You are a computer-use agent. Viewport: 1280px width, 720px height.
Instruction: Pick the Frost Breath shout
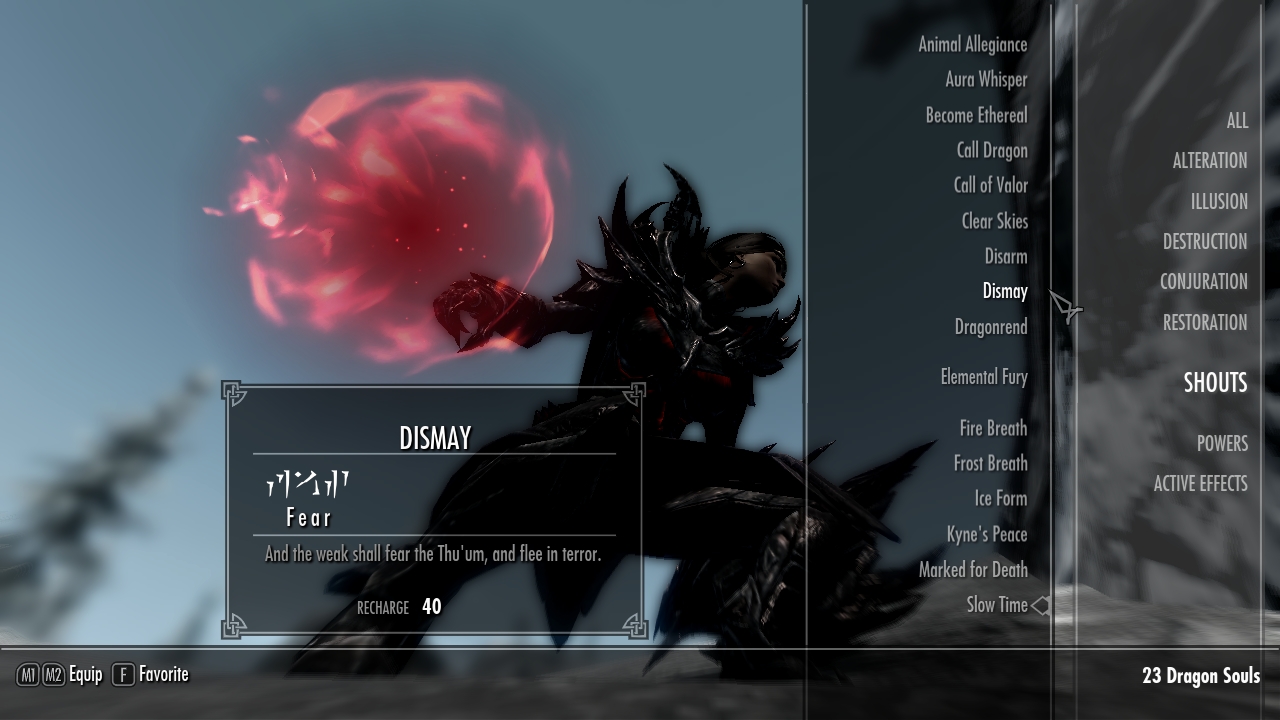coord(990,464)
